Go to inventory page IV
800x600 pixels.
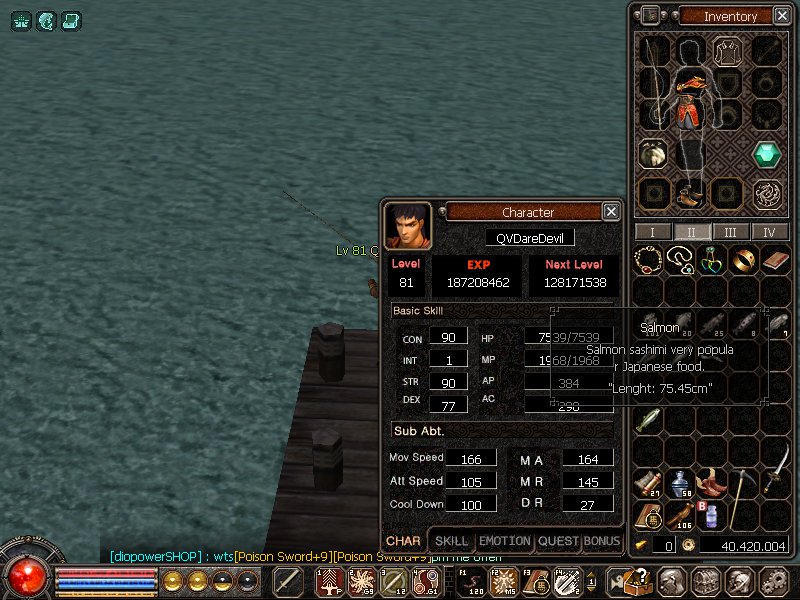(x=769, y=232)
